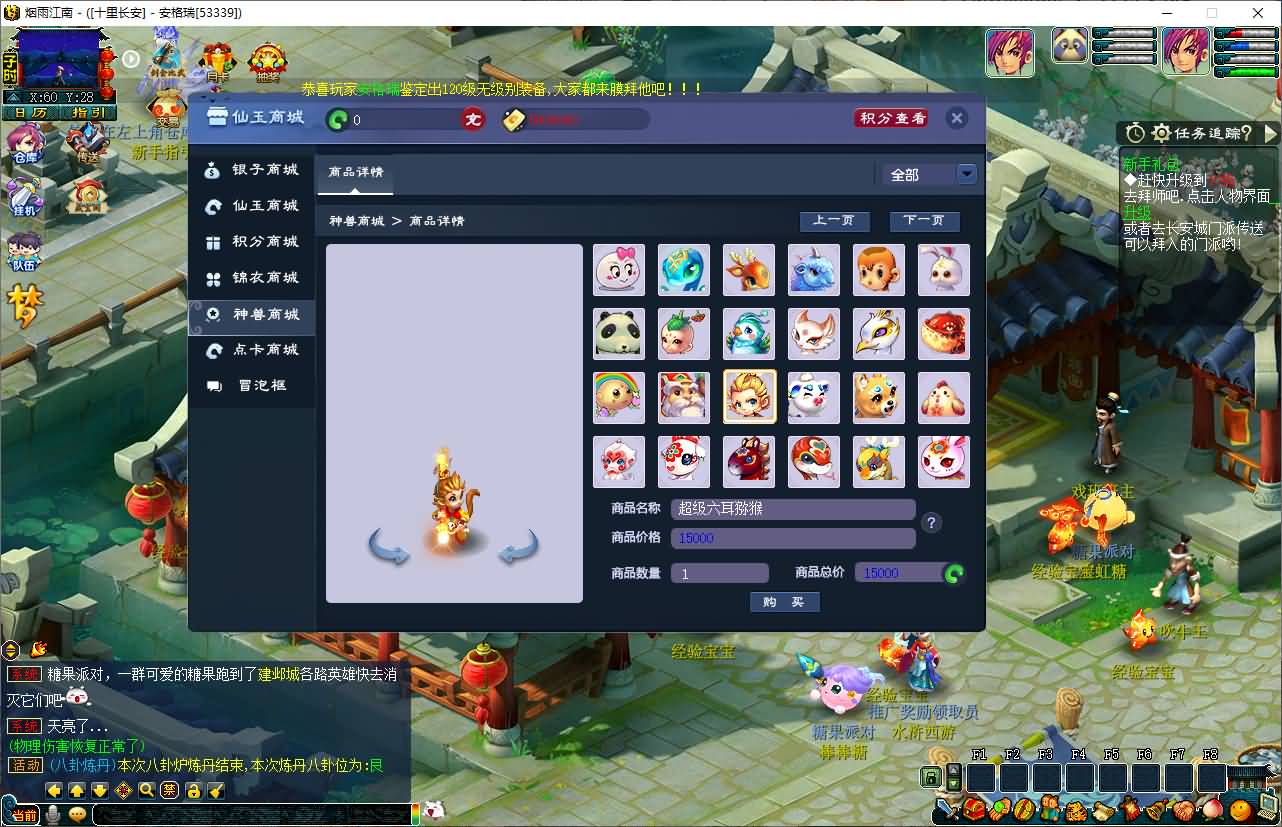The image size is (1282, 827).
Task: Toggle the hotbar lock beside the skill slots
Action: (931, 777)
